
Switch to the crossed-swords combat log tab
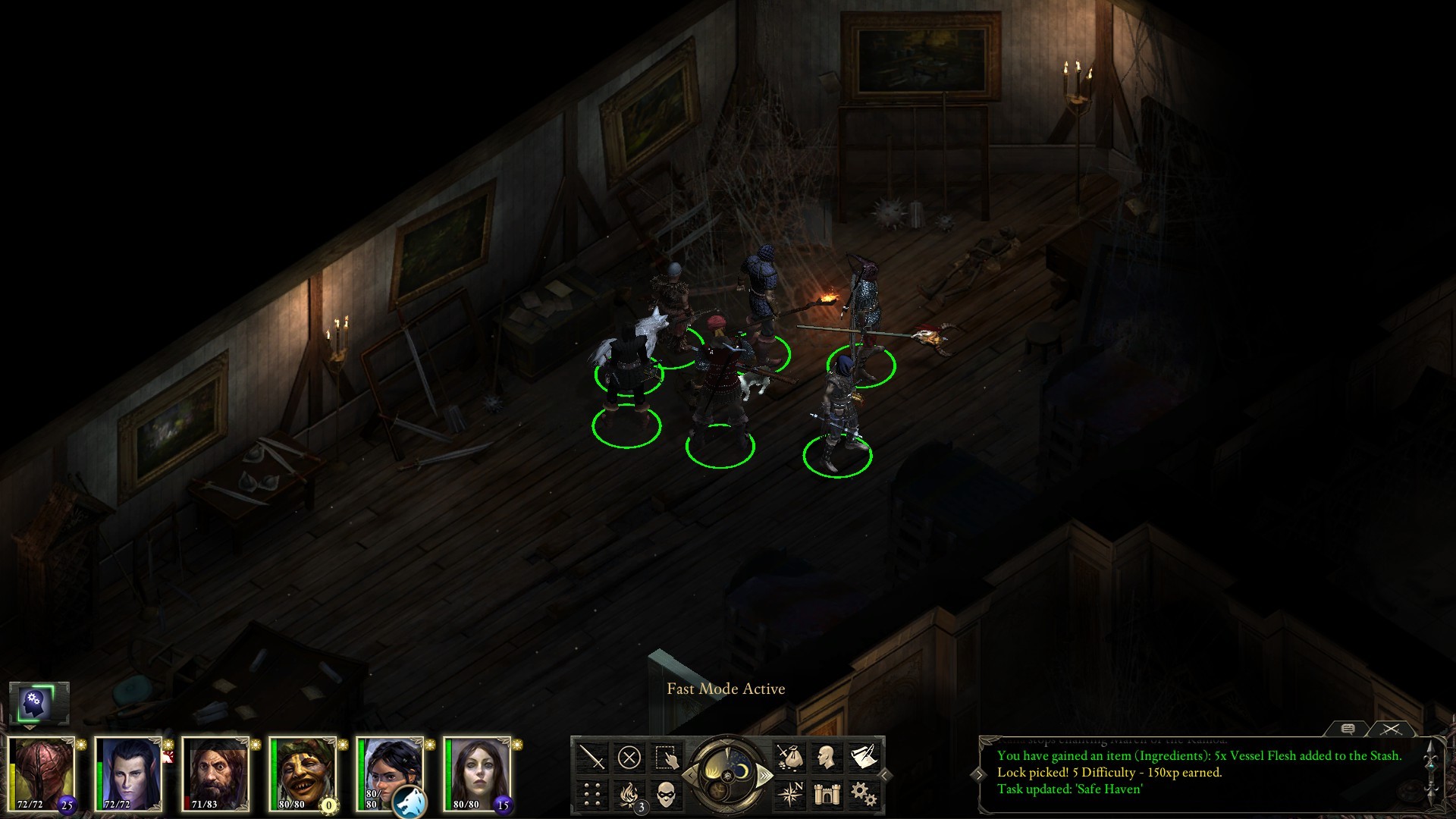point(1390,729)
